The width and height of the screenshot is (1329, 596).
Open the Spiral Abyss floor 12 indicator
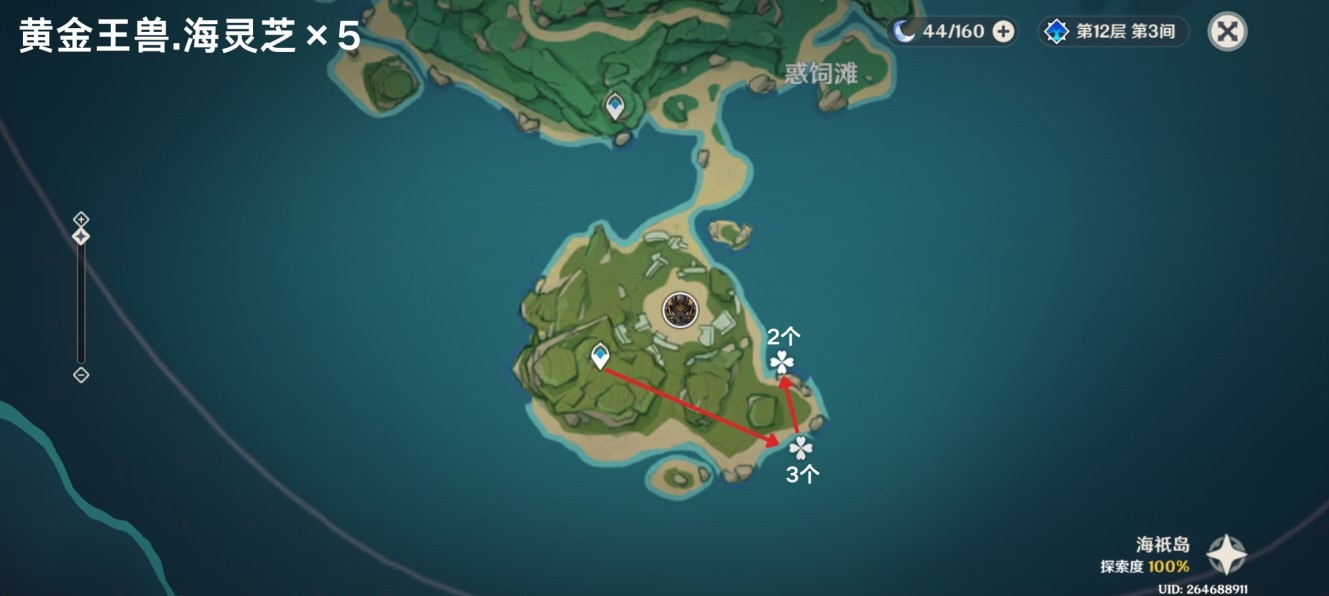[x=1114, y=32]
